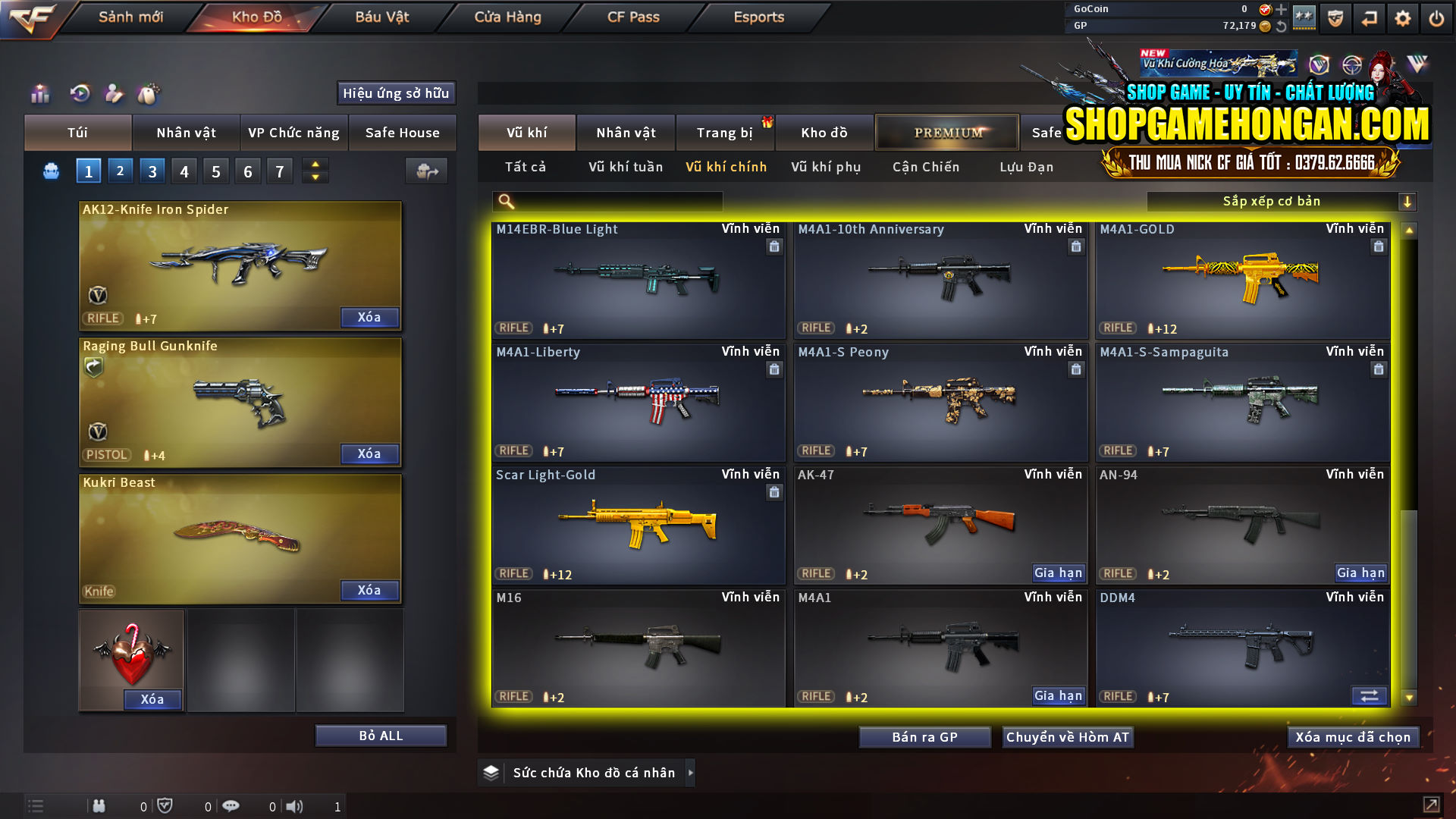Image resolution: width=1456 pixels, height=819 pixels.
Task: Click the item tags icon in the inventory toolbar
Action: click(x=149, y=93)
